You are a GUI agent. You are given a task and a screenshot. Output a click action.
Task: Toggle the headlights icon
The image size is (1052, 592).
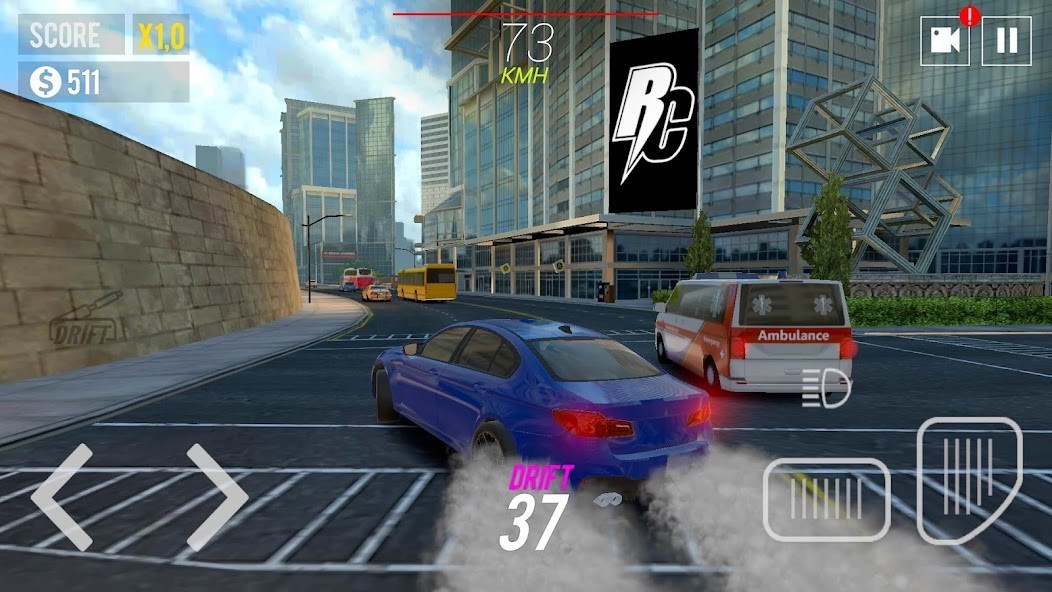(x=826, y=387)
